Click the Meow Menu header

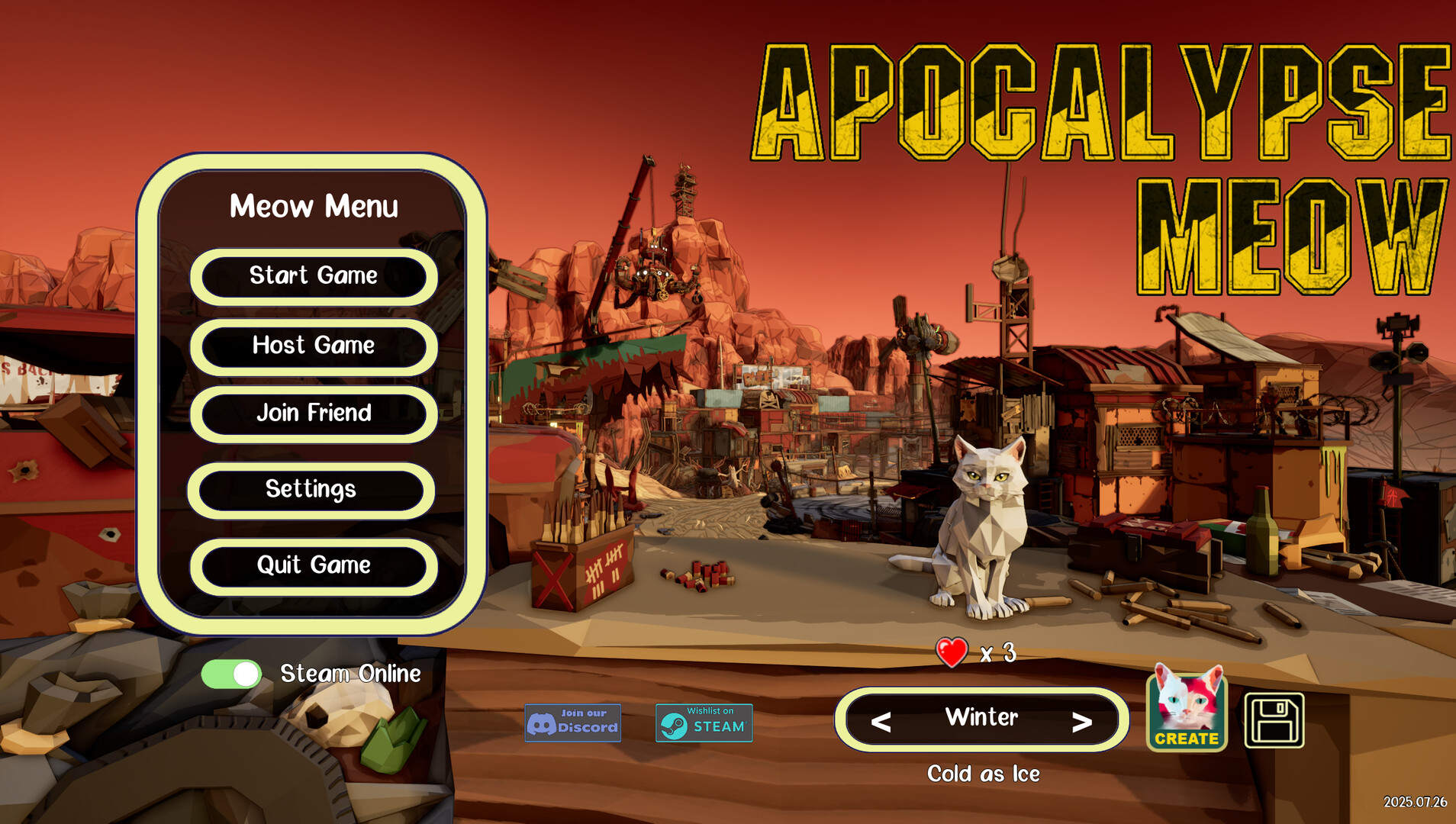(x=314, y=207)
